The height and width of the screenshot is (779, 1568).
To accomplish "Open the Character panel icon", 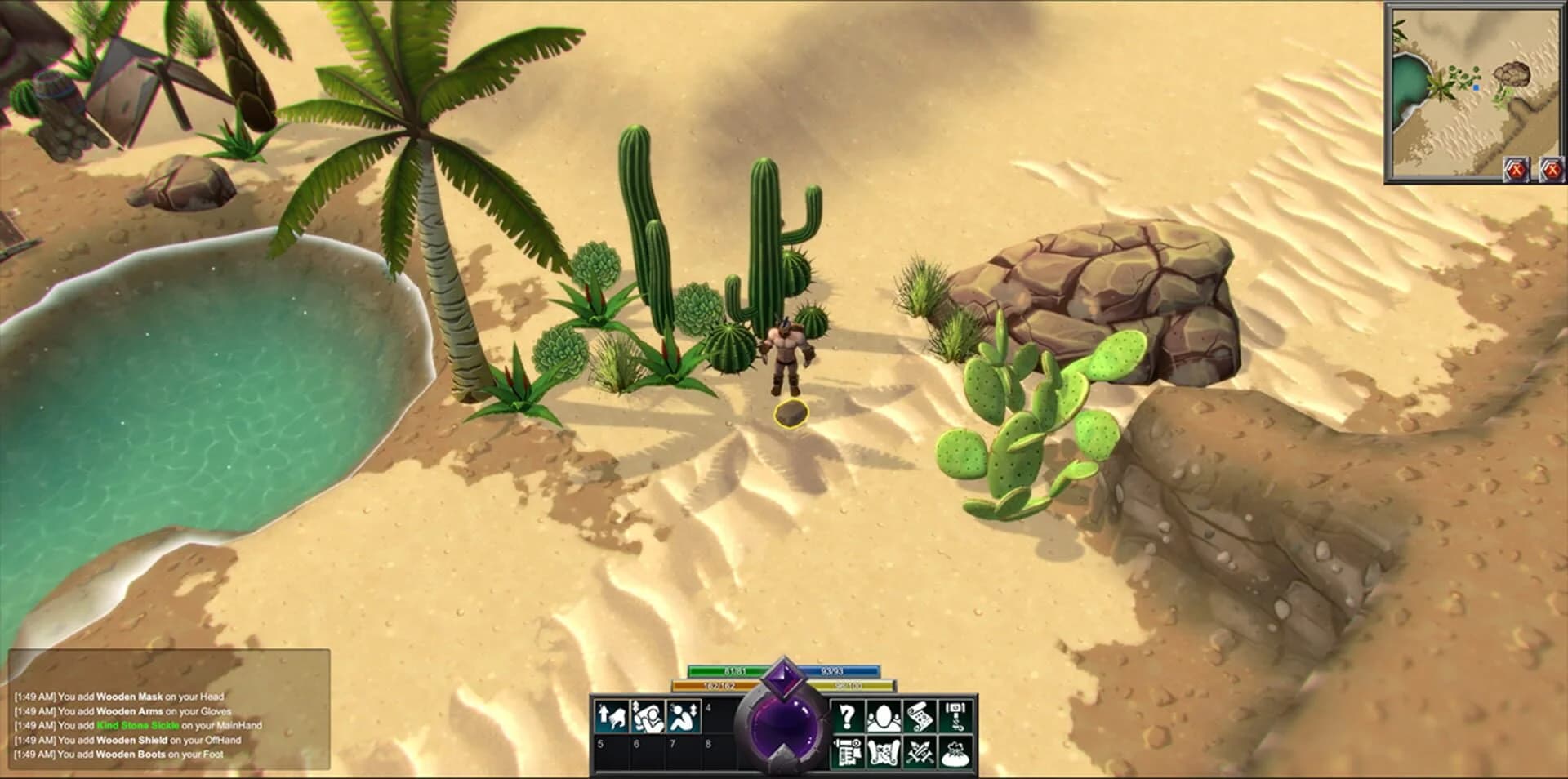I will tap(884, 717).
